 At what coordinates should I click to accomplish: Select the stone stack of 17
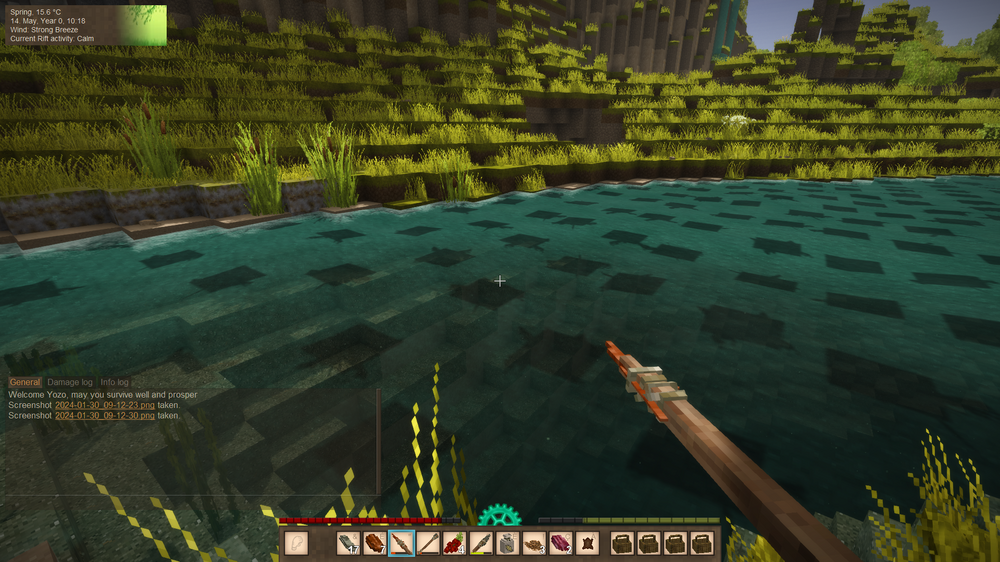coord(348,543)
